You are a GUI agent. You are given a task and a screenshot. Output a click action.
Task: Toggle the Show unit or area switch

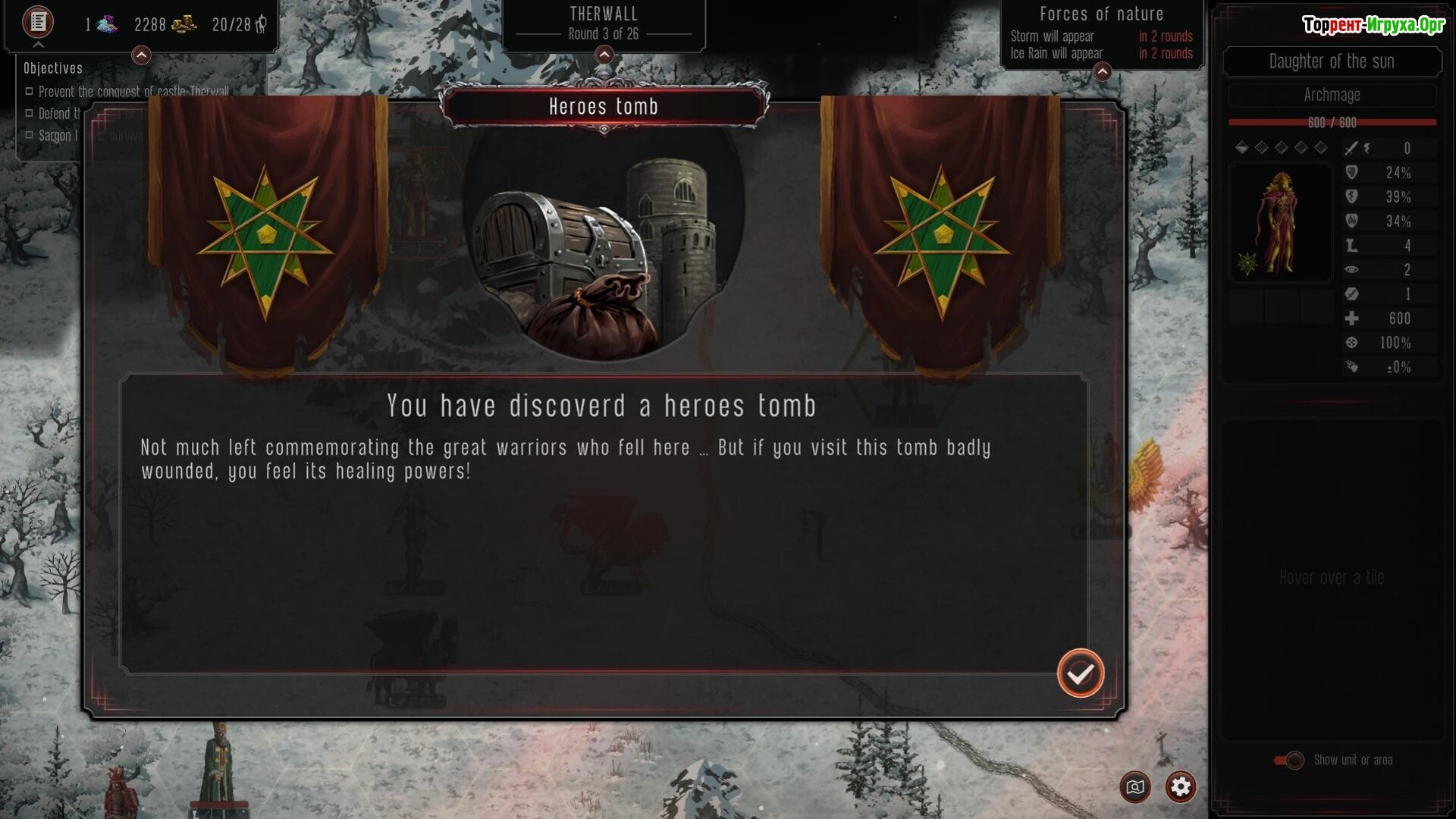[1289, 760]
